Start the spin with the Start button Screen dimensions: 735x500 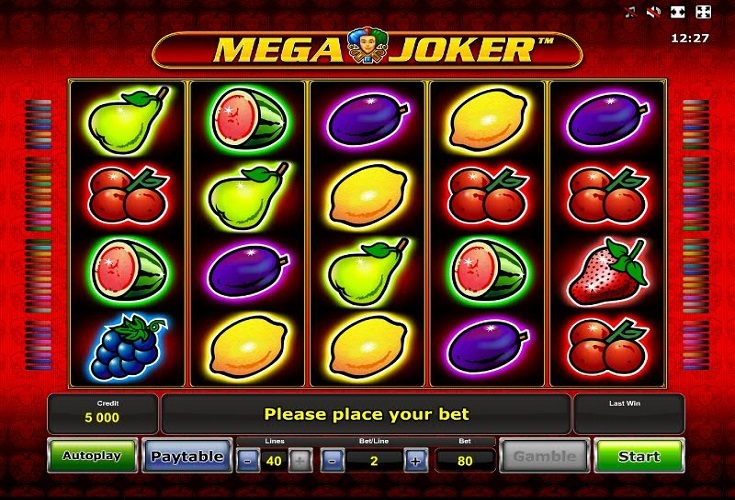[639, 456]
